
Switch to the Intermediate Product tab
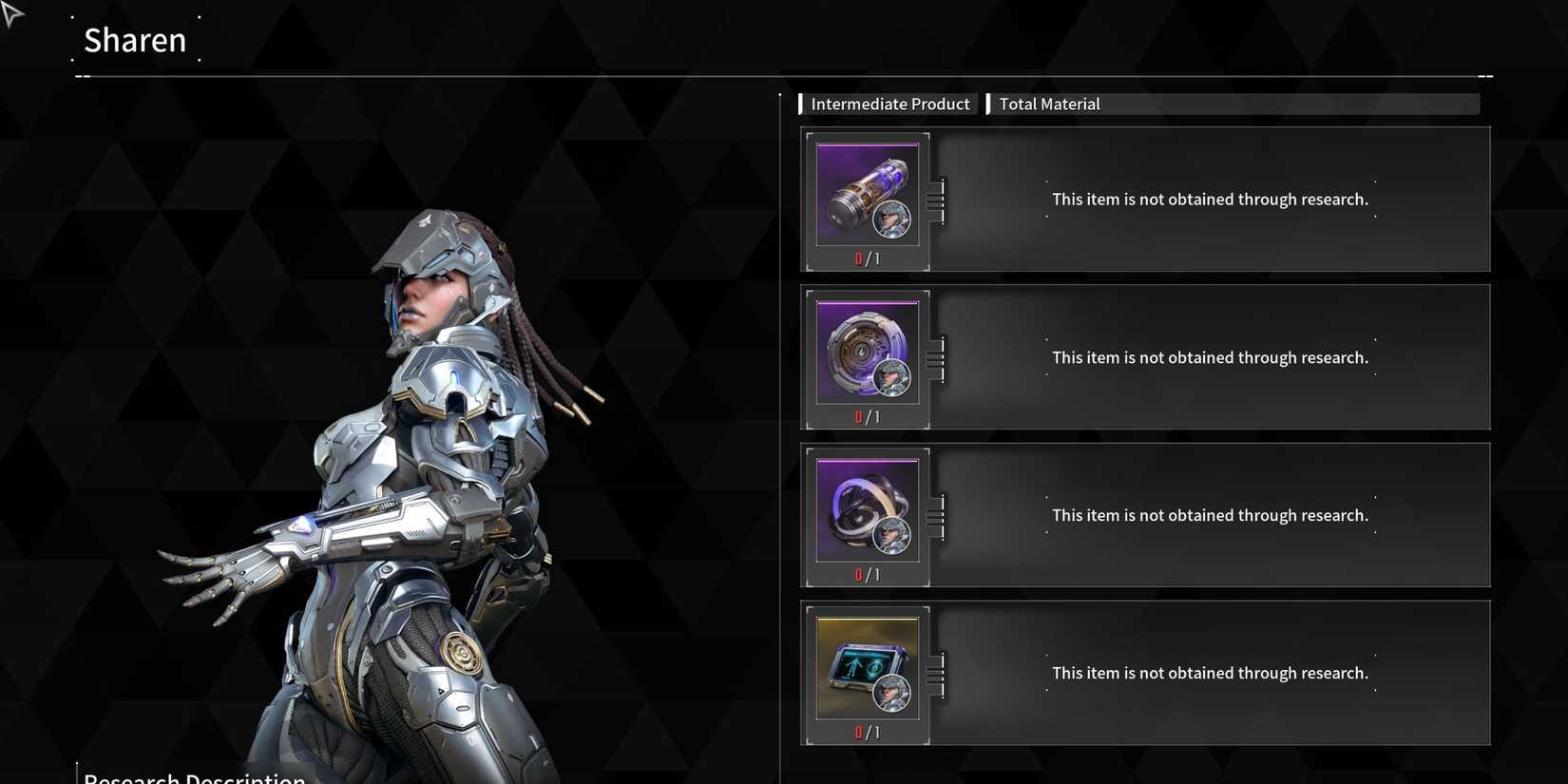889,104
